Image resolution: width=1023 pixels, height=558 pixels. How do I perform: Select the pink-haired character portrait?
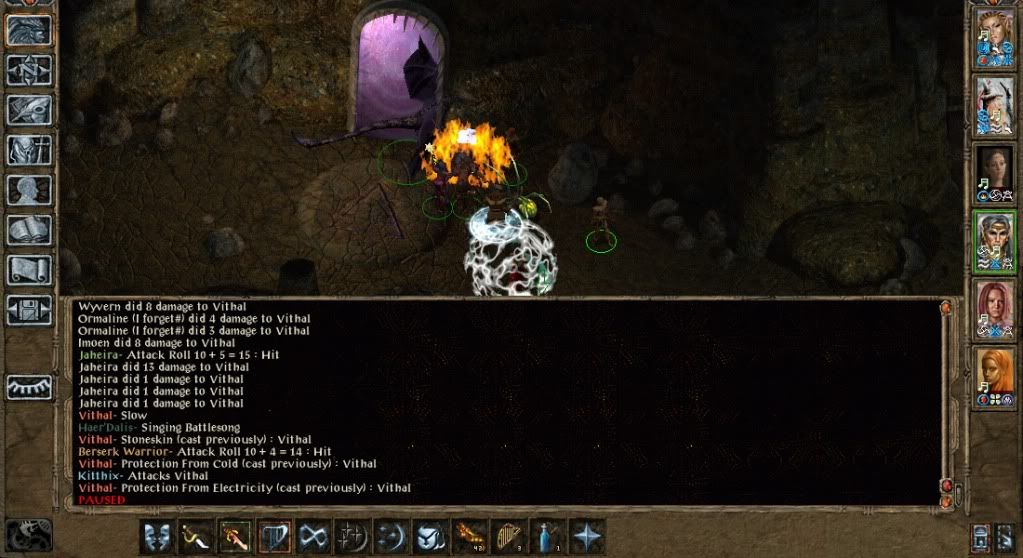click(x=995, y=305)
